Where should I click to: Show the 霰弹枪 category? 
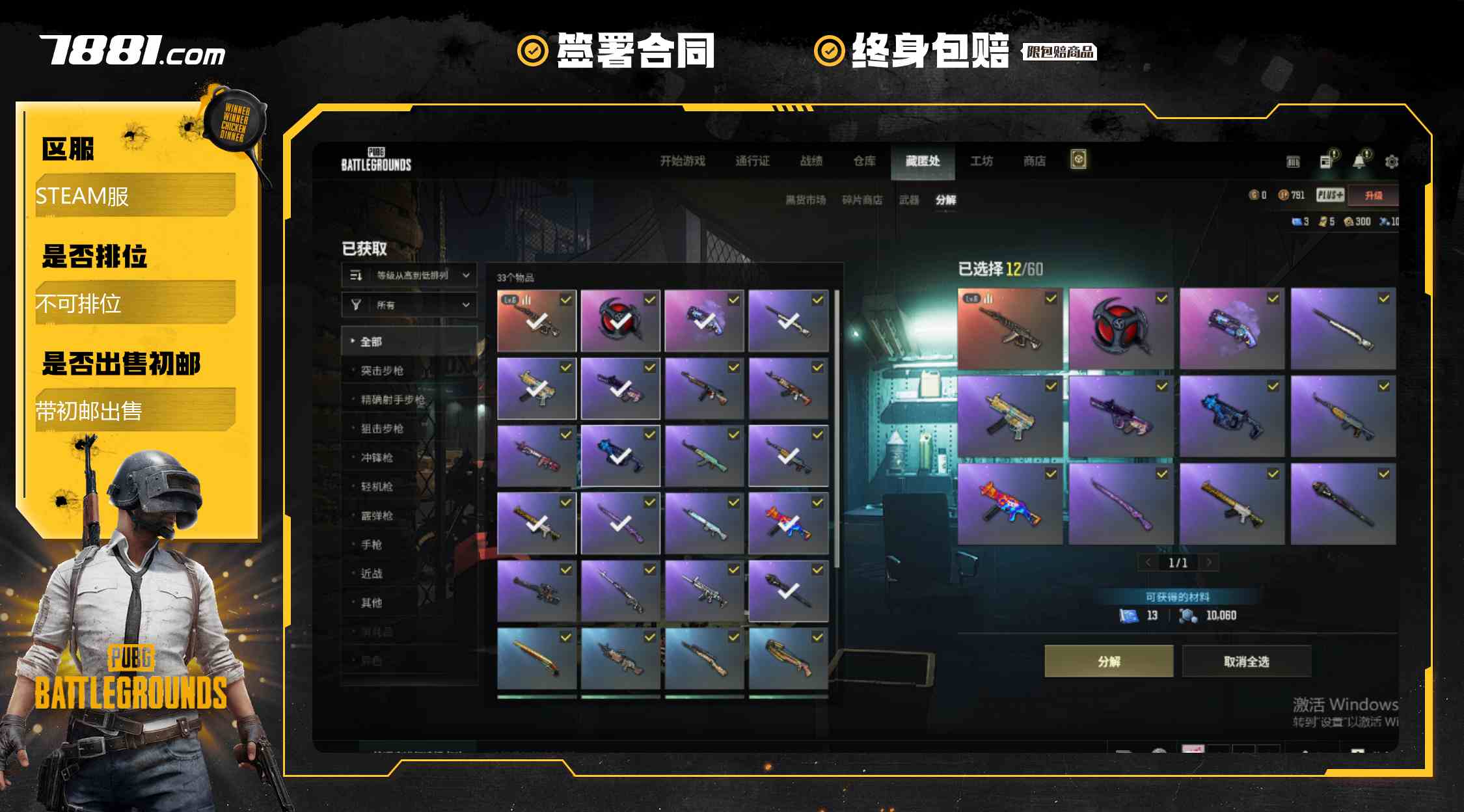click(377, 515)
